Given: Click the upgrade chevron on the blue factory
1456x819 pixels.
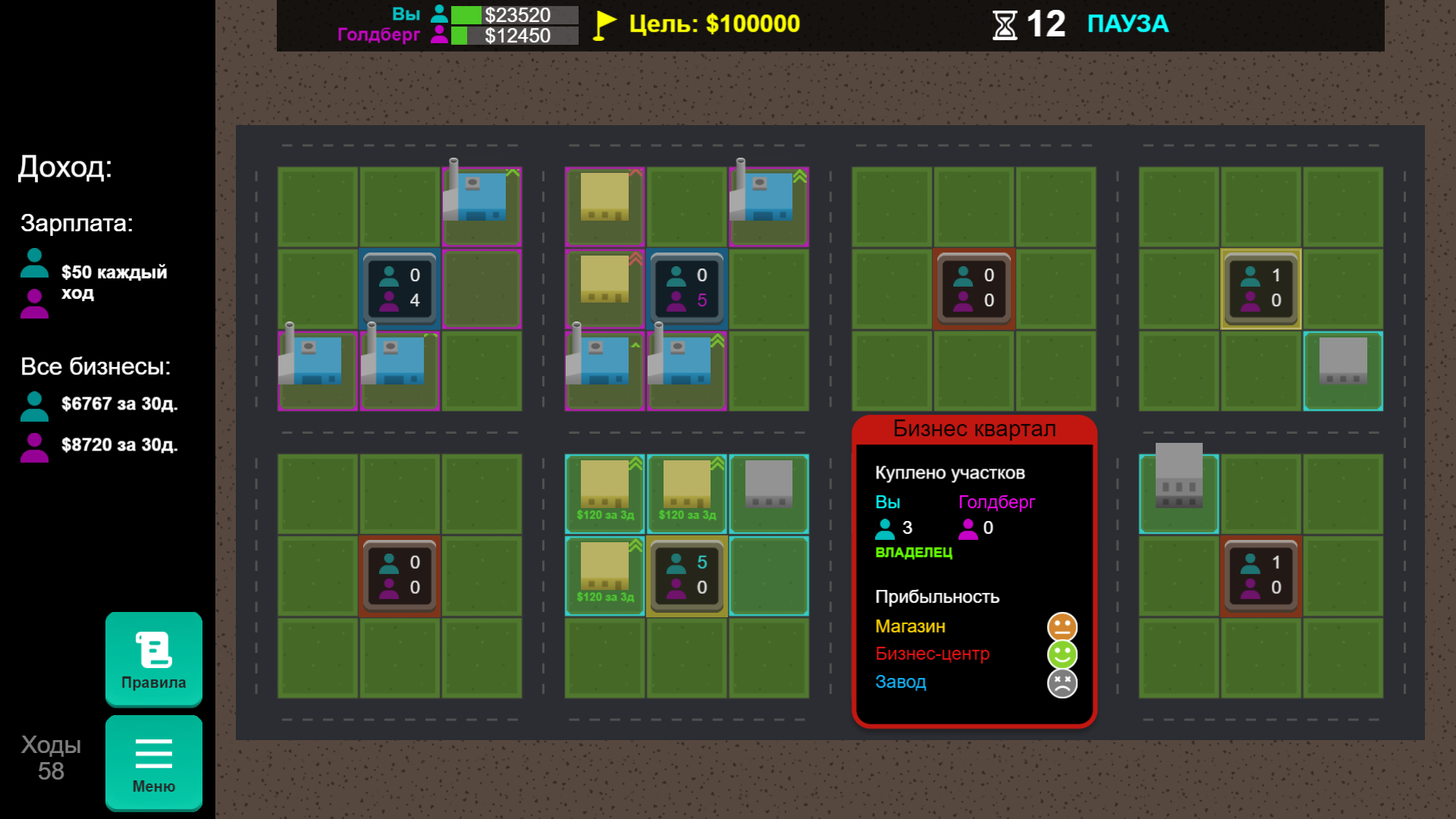Looking at the screenshot, I should pos(513,173).
